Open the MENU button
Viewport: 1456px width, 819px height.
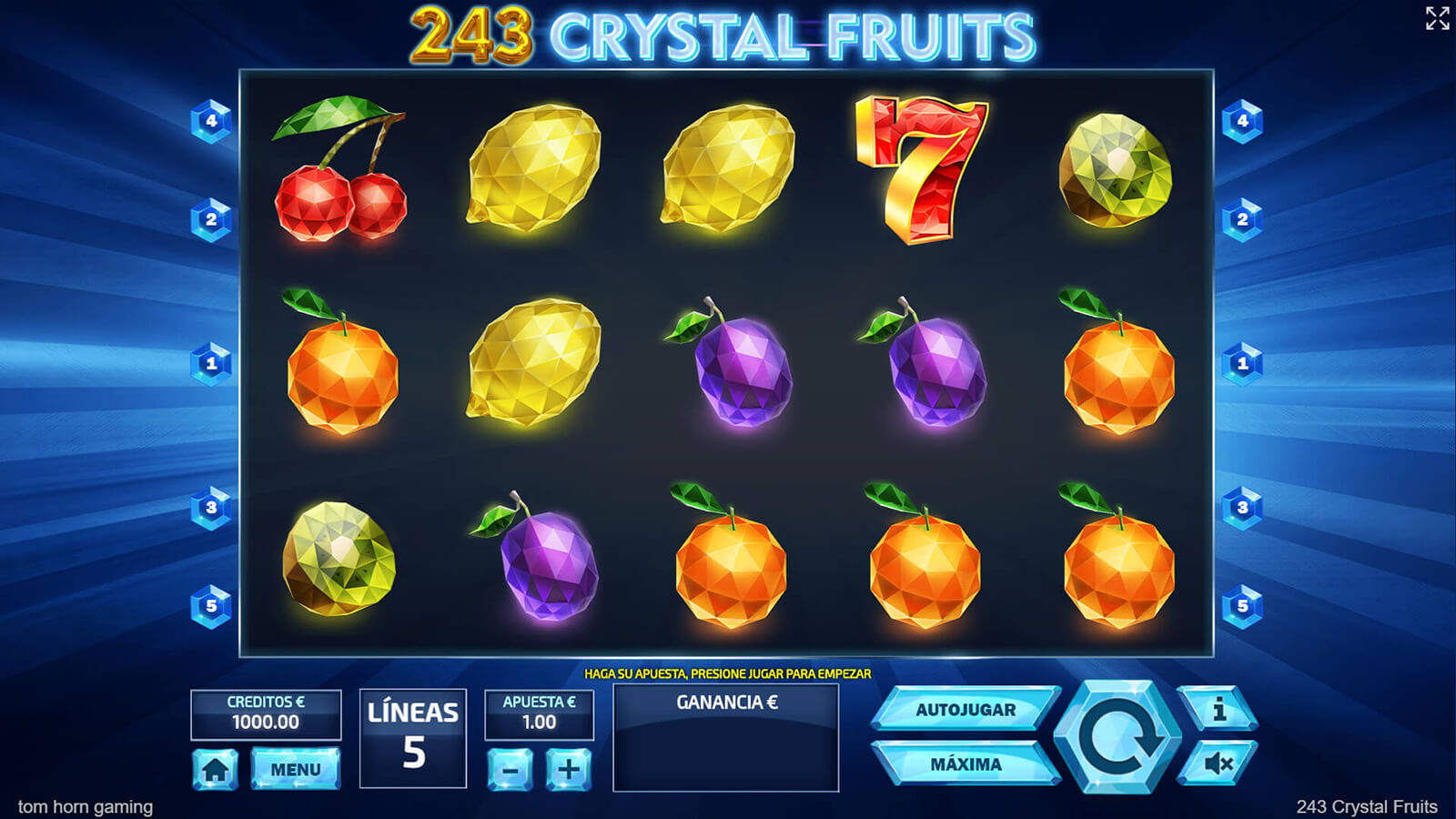click(x=295, y=769)
